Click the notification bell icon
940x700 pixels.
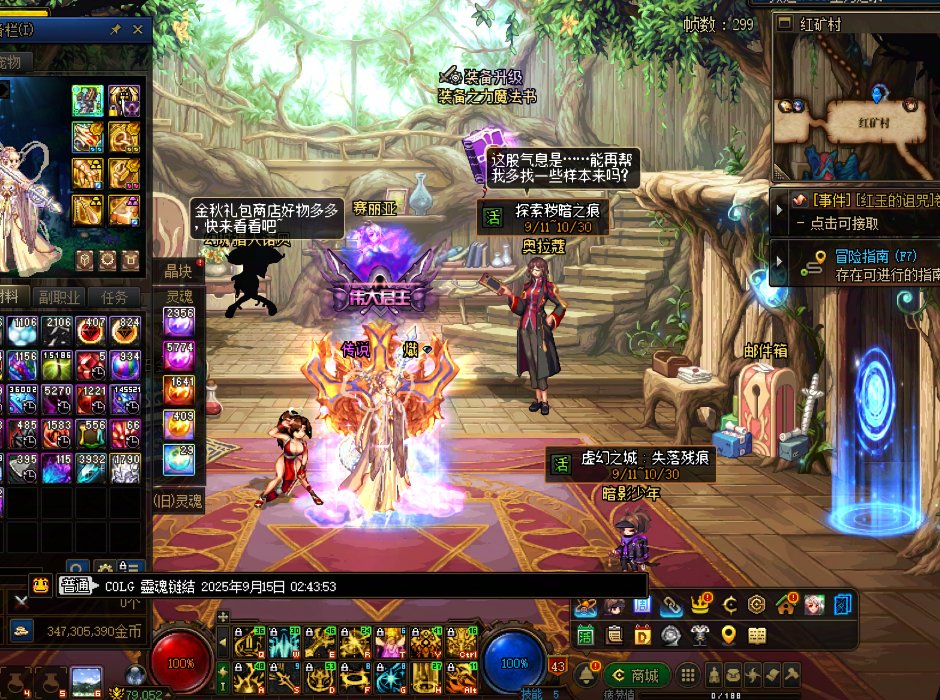point(586,674)
